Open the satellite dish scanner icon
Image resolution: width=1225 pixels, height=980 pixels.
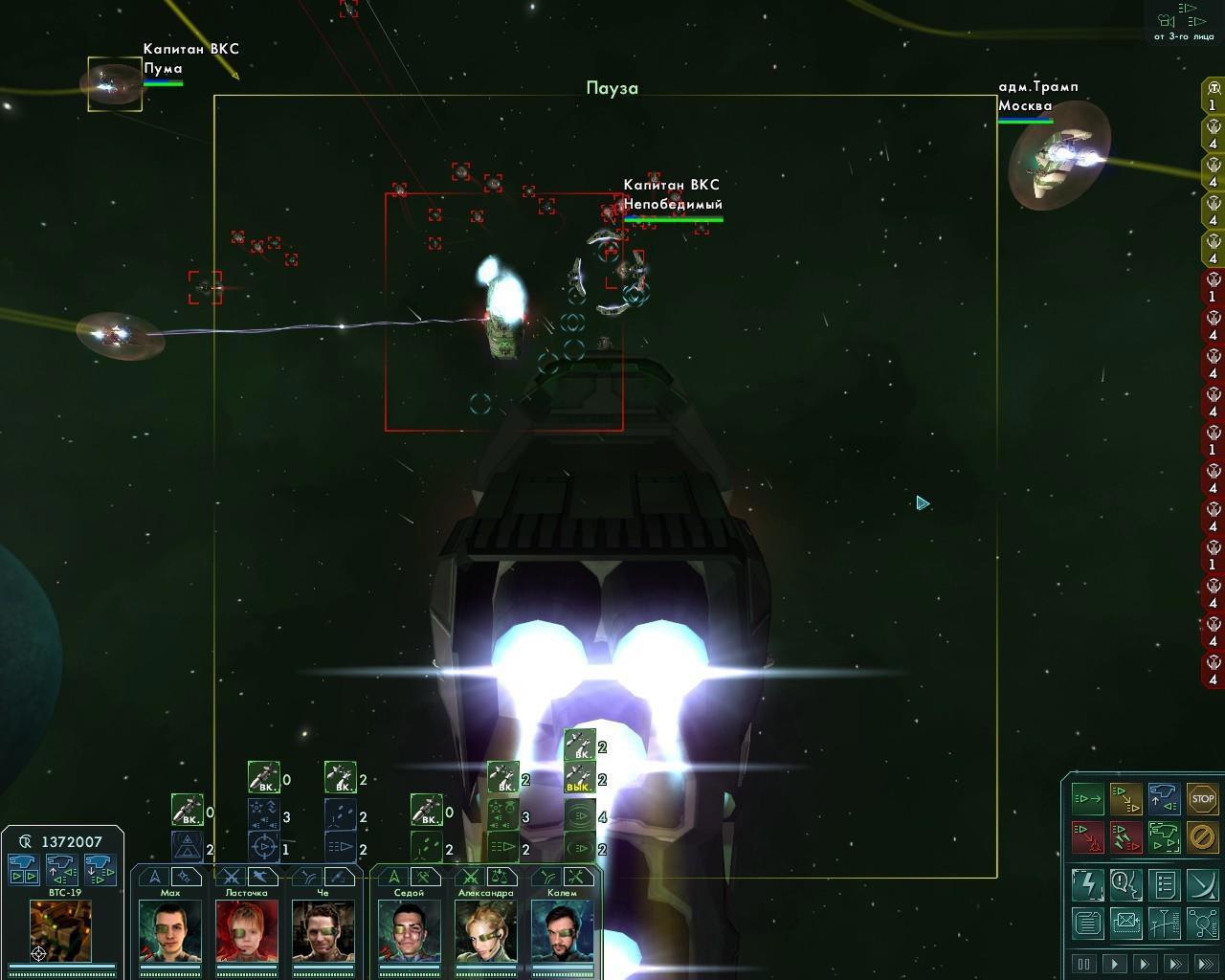click(x=1202, y=884)
